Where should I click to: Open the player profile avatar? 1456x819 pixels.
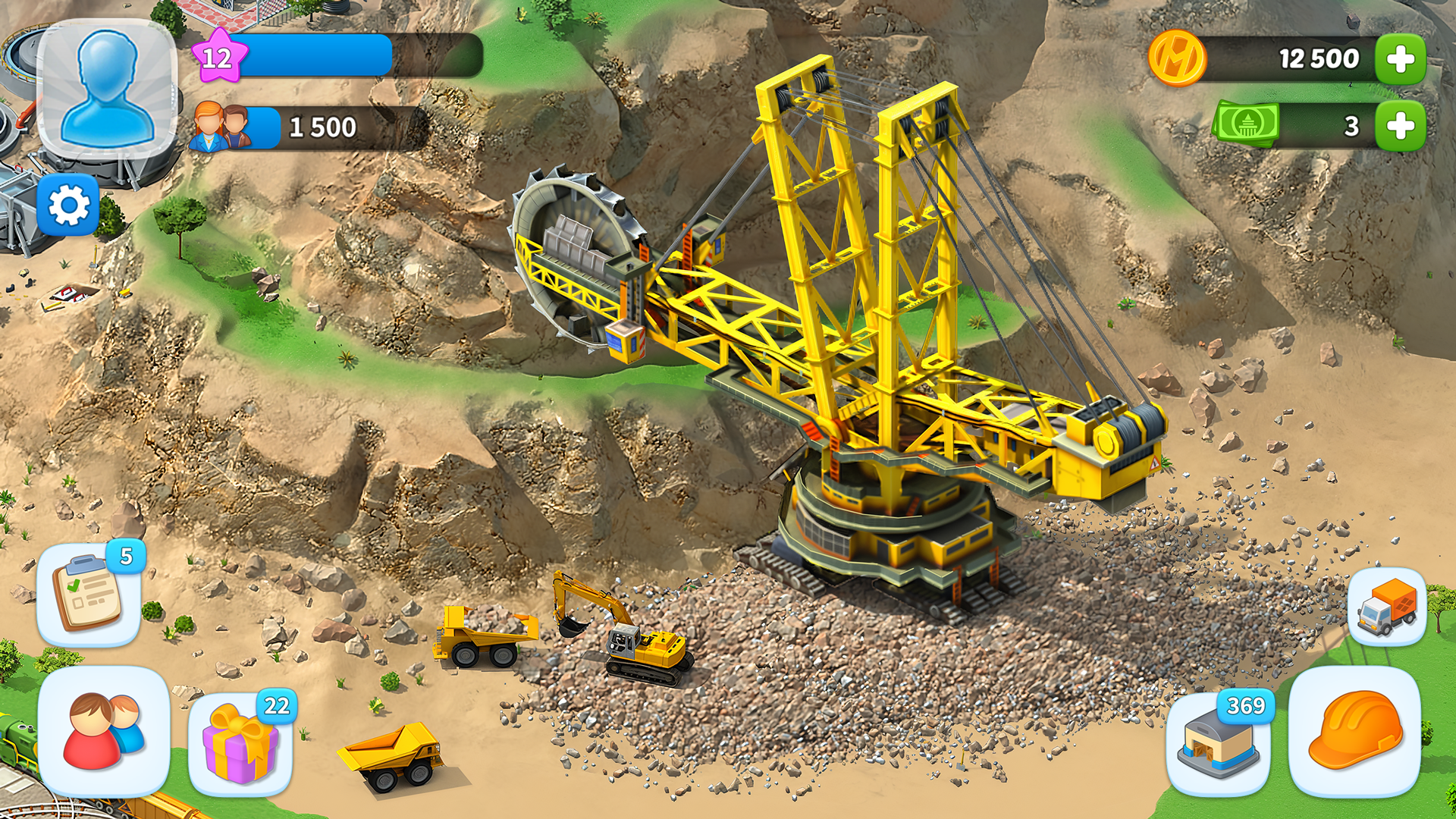[107, 89]
